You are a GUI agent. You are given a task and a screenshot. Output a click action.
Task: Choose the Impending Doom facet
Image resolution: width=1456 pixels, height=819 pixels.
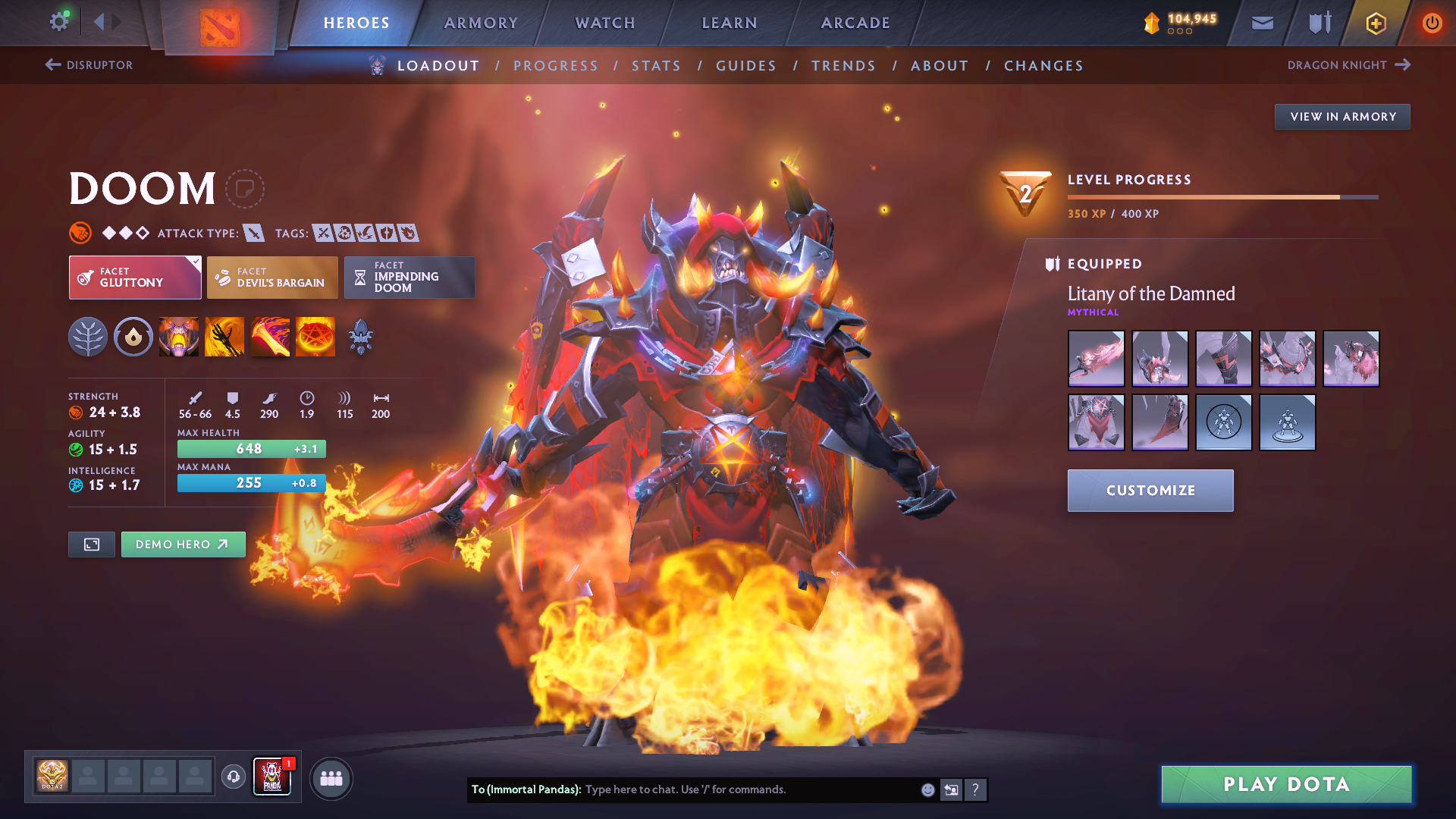pyautogui.click(x=409, y=278)
